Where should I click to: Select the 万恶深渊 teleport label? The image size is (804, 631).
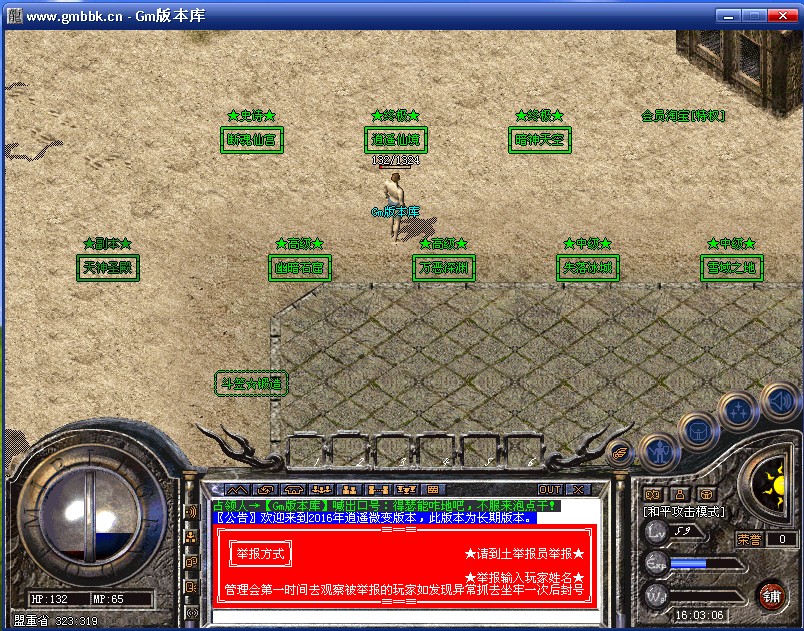point(443,267)
